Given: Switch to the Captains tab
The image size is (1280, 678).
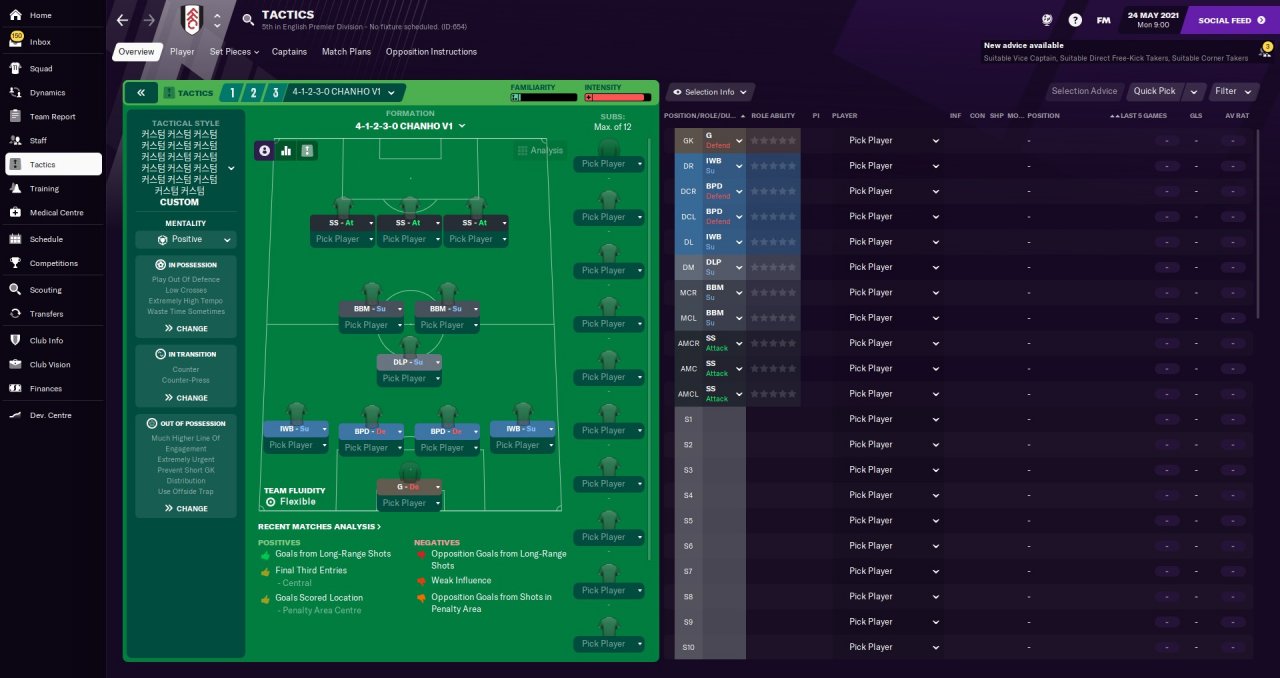Looking at the screenshot, I should (289, 52).
